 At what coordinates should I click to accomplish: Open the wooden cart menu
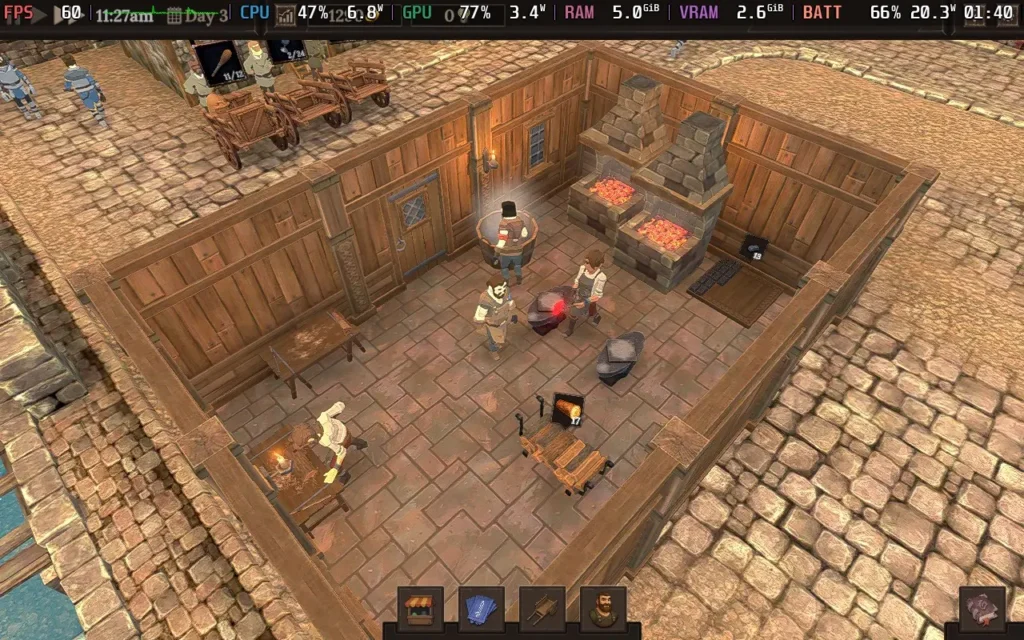coord(542,608)
